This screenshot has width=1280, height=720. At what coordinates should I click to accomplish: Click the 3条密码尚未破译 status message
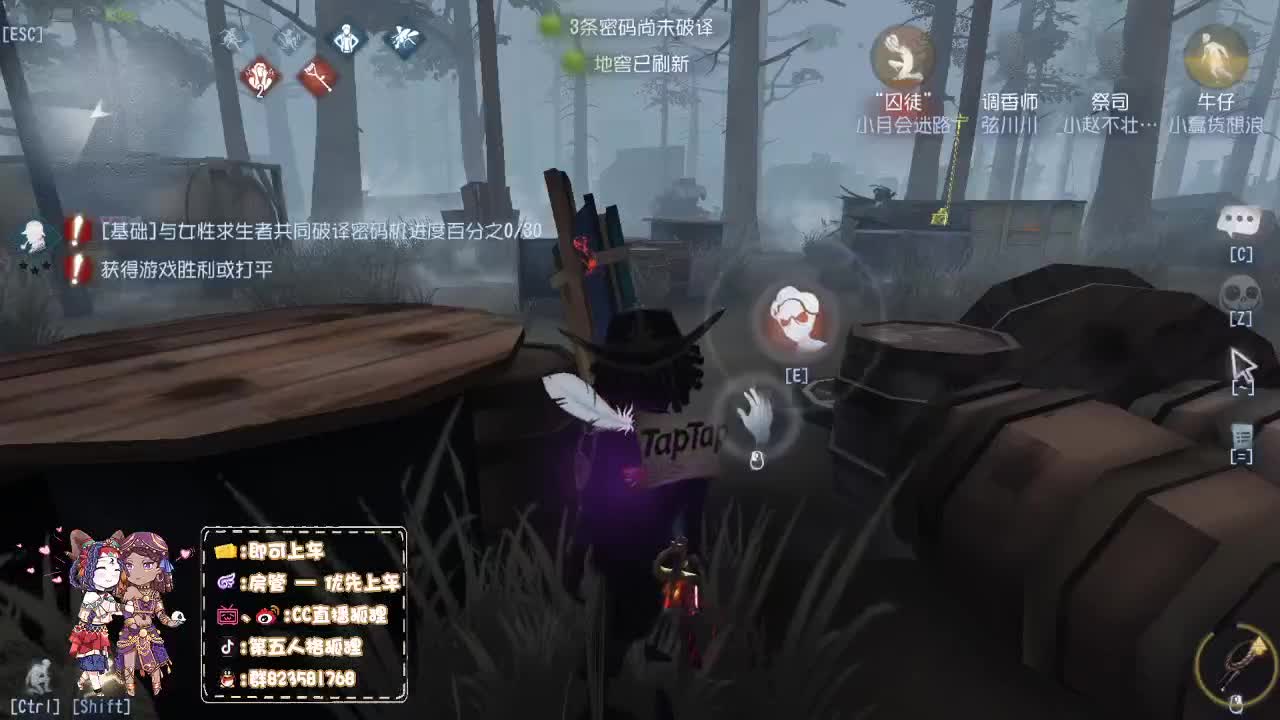coord(640,26)
